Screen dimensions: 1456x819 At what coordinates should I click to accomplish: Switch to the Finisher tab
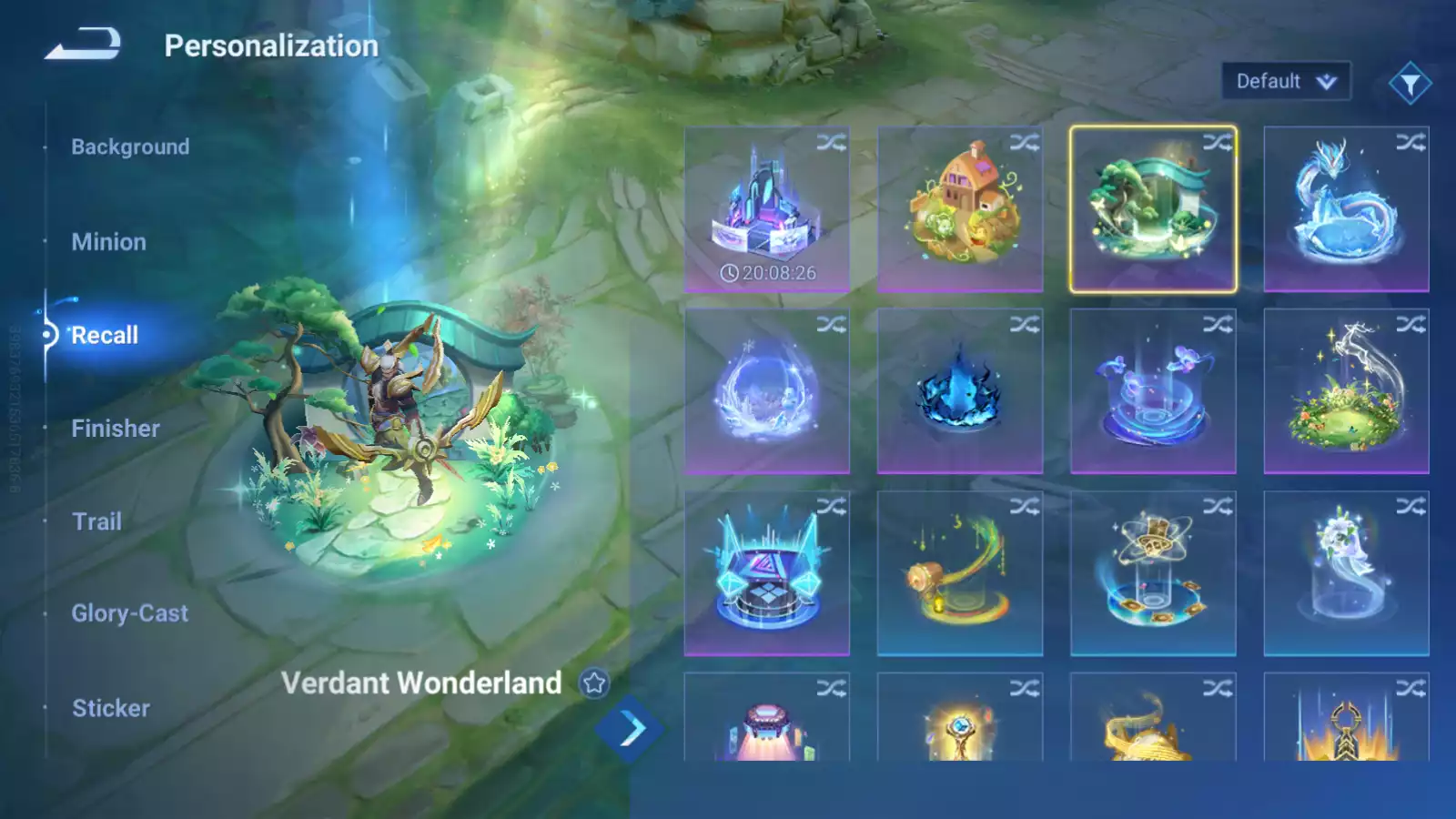pos(116,429)
